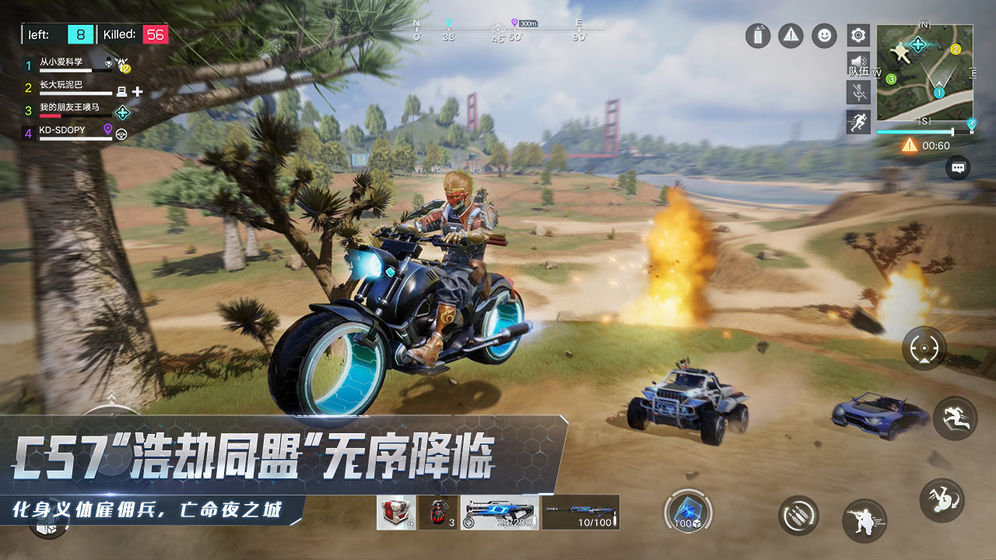This screenshot has height=560, width=996.
Task: Use the red medkit item slot
Action: (x=396, y=512)
